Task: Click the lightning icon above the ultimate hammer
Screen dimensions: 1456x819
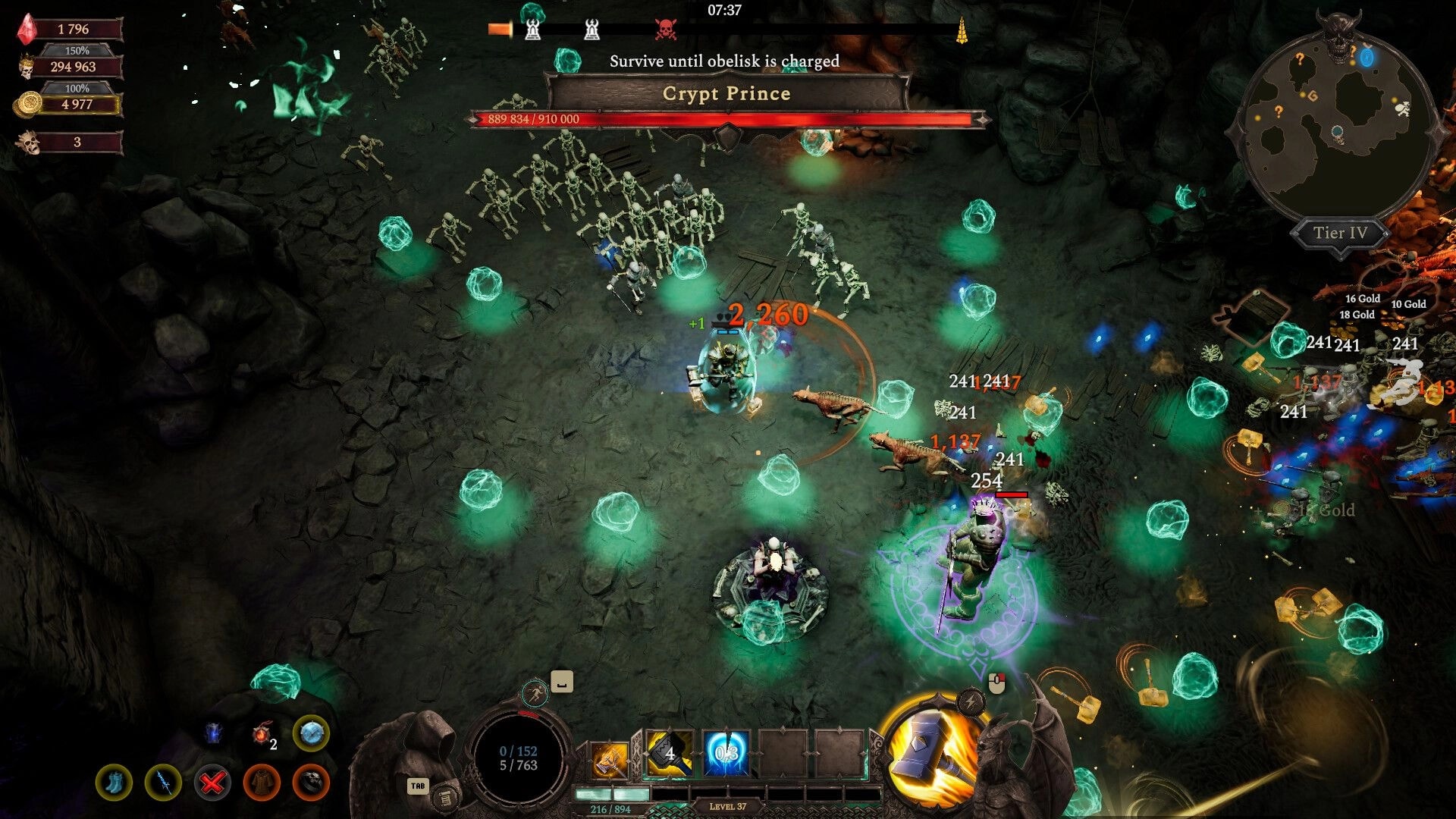Action: coord(971,700)
